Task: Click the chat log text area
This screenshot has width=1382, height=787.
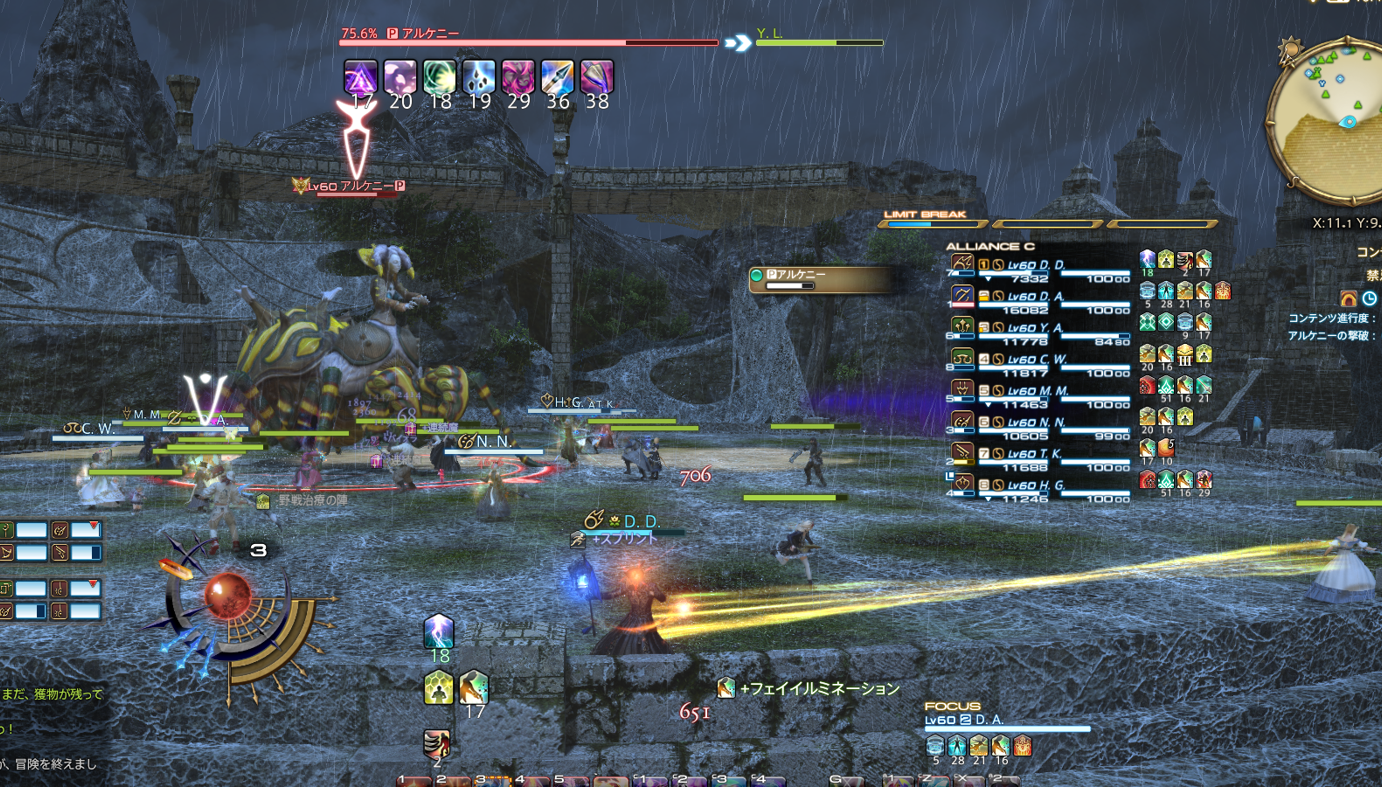Action: tap(50, 728)
